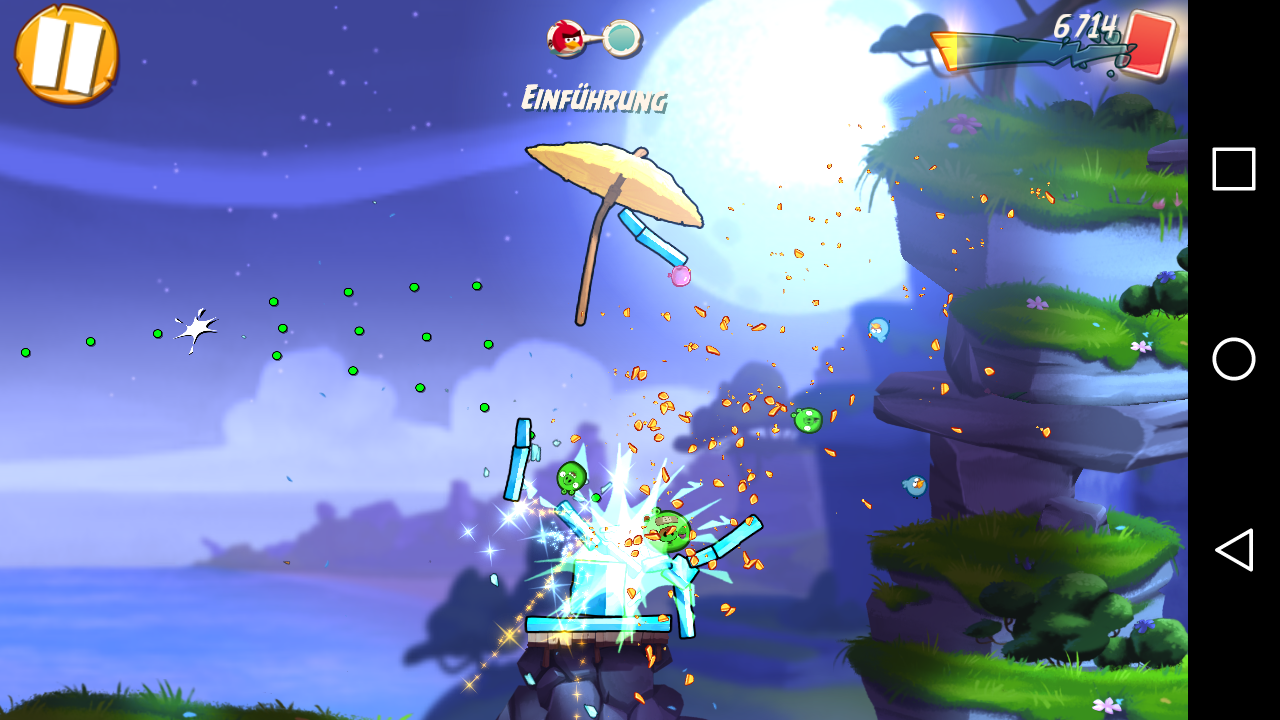This screenshot has height=720, width=1280.
Task: Pause the game with the orange button
Action: click(x=66, y=53)
